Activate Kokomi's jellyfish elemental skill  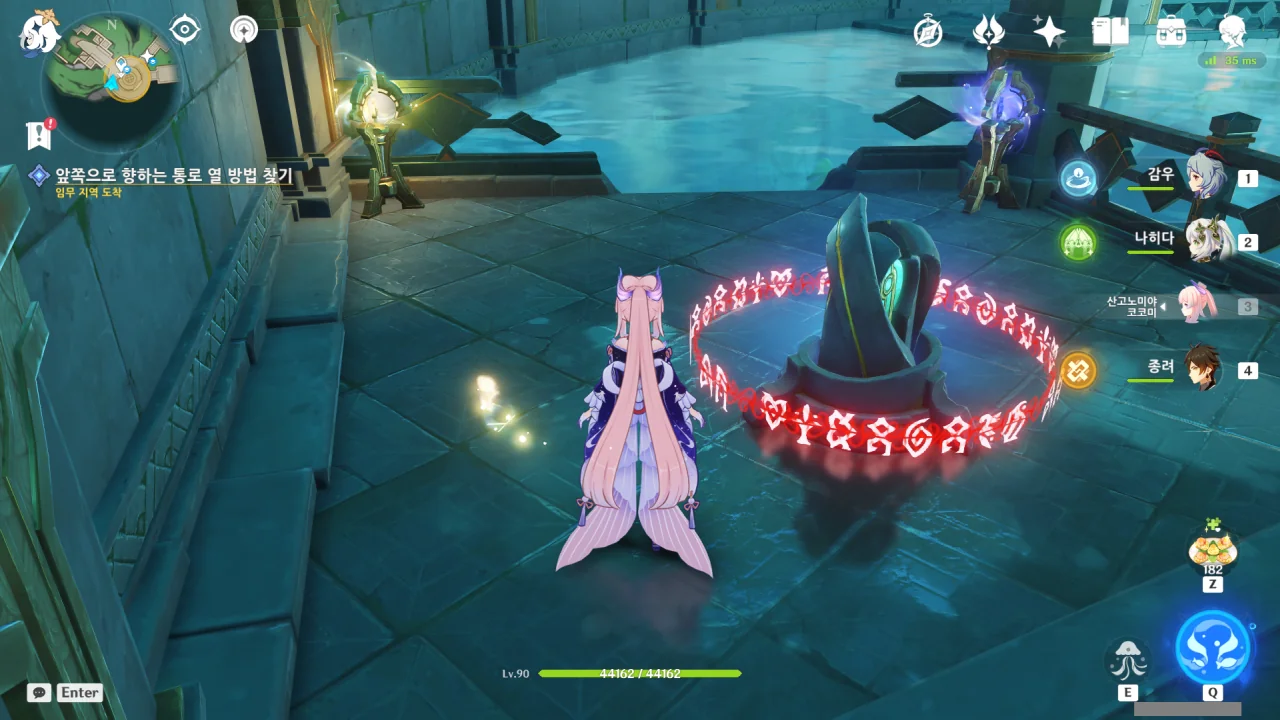pyautogui.click(x=1127, y=660)
